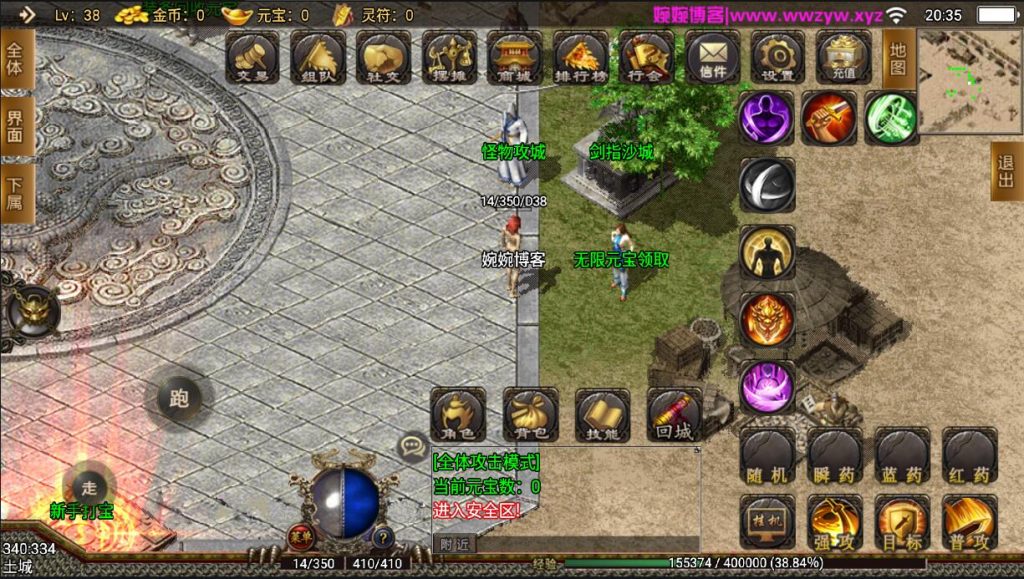This screenshot has height=579, width=1024.
Task: Use the 红药 red potion slot
Action: [969, 457]
